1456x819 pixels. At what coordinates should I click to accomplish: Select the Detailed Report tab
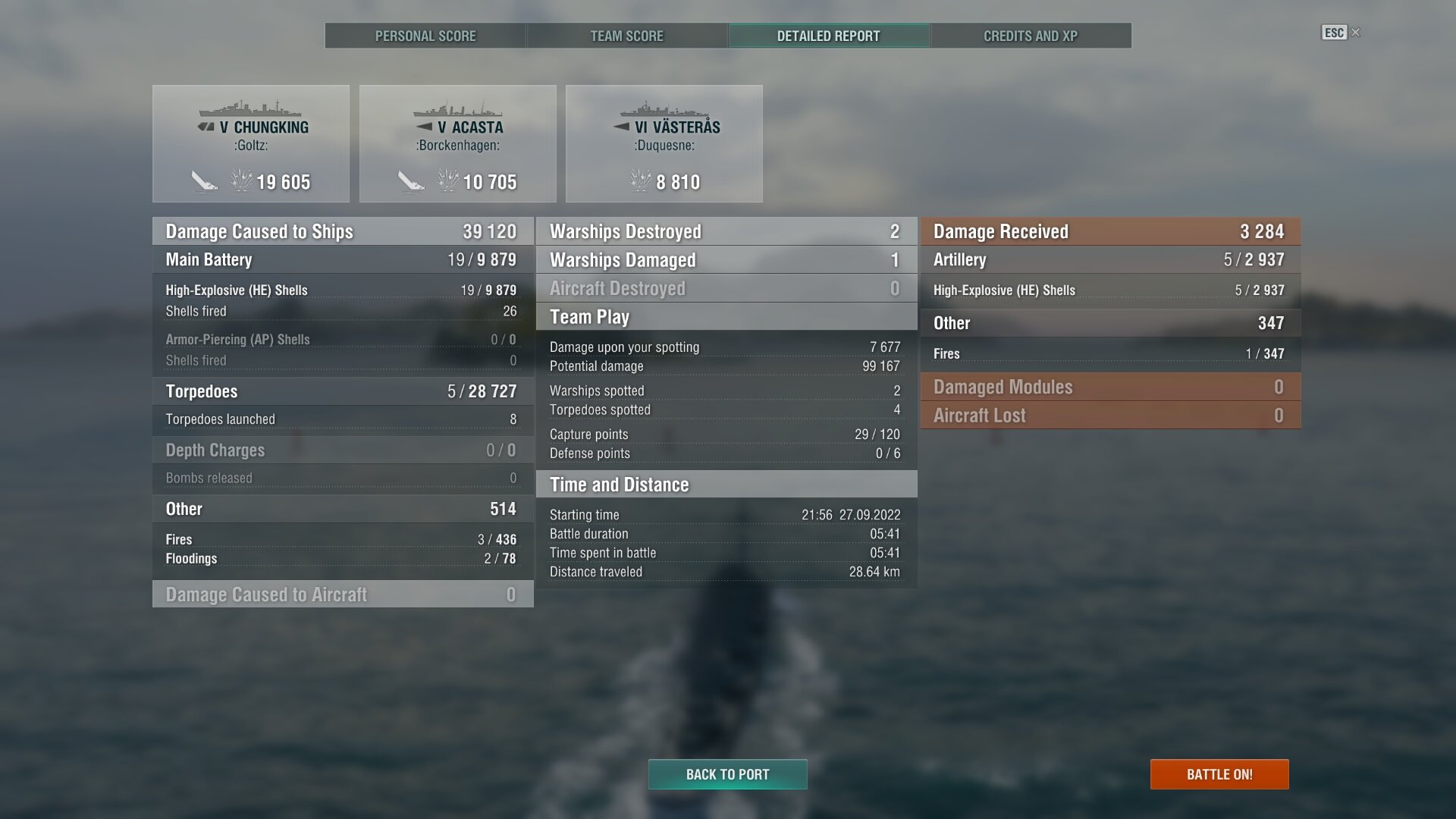coord(828,36)
